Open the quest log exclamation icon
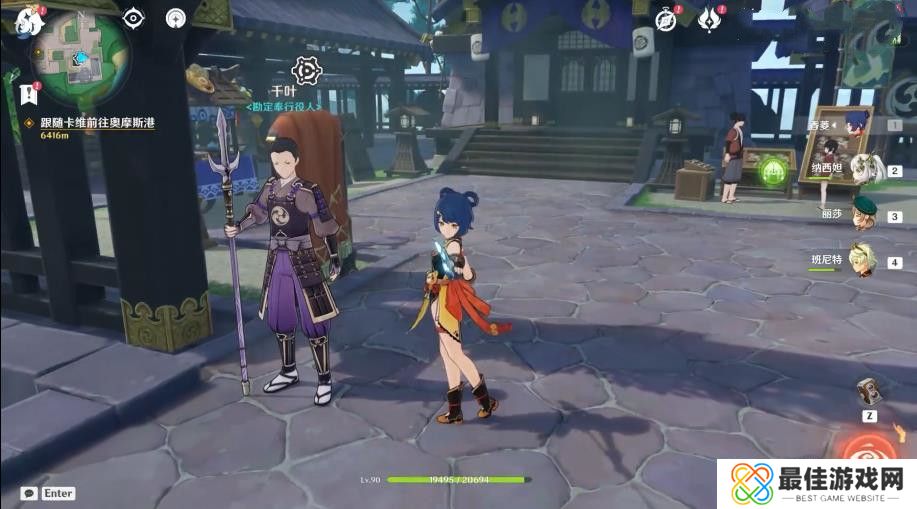 (27, 95)
